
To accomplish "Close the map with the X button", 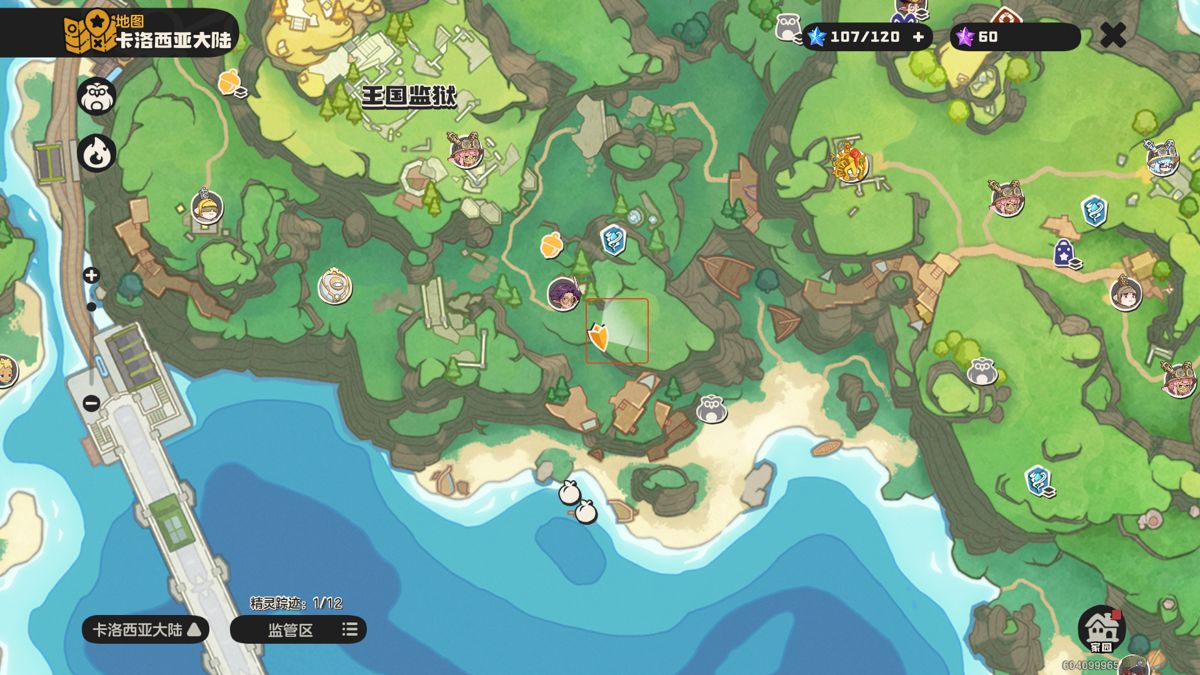I will [x=1113, y=36].
